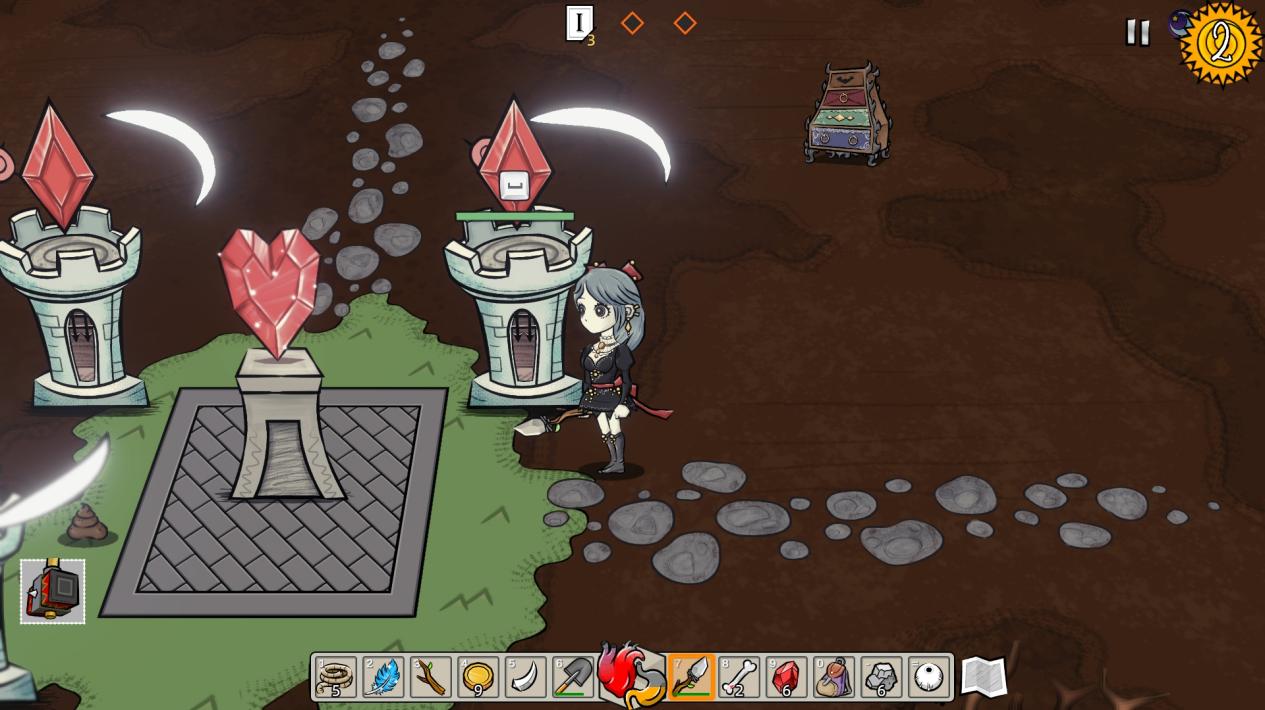Open the folded map
Screen dimensions: 1265x710
(x=984, y=677)
